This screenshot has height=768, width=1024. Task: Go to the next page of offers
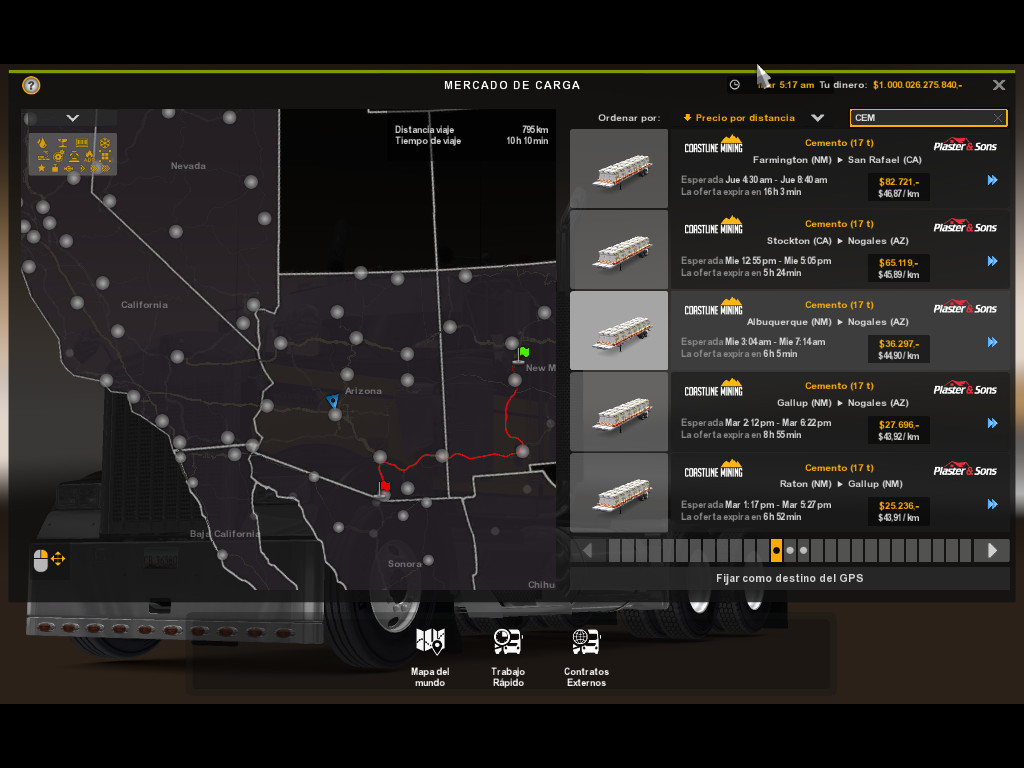click(x=992, y=550)
